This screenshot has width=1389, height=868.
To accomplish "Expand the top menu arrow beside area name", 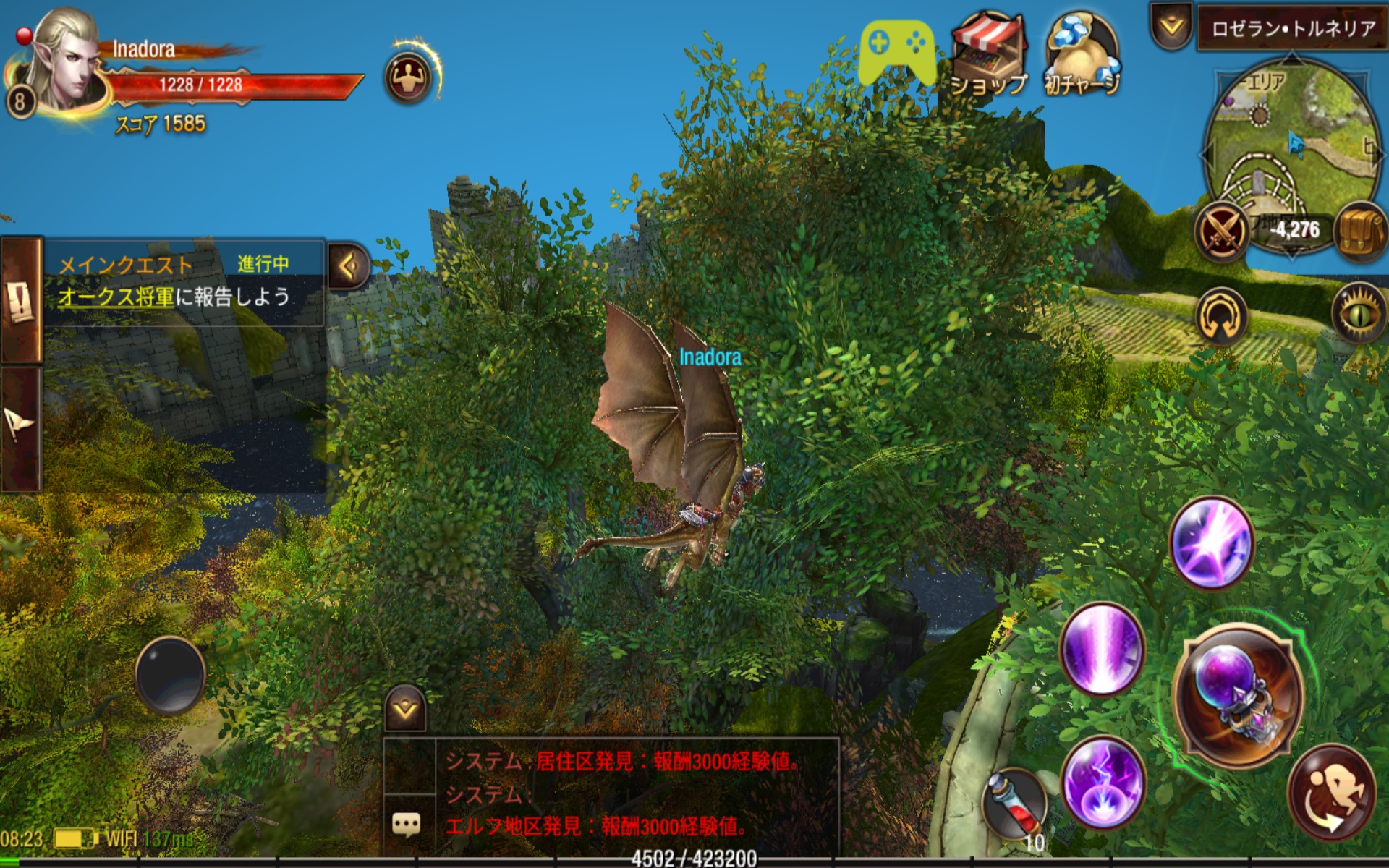I will [x=1171, y=27].
